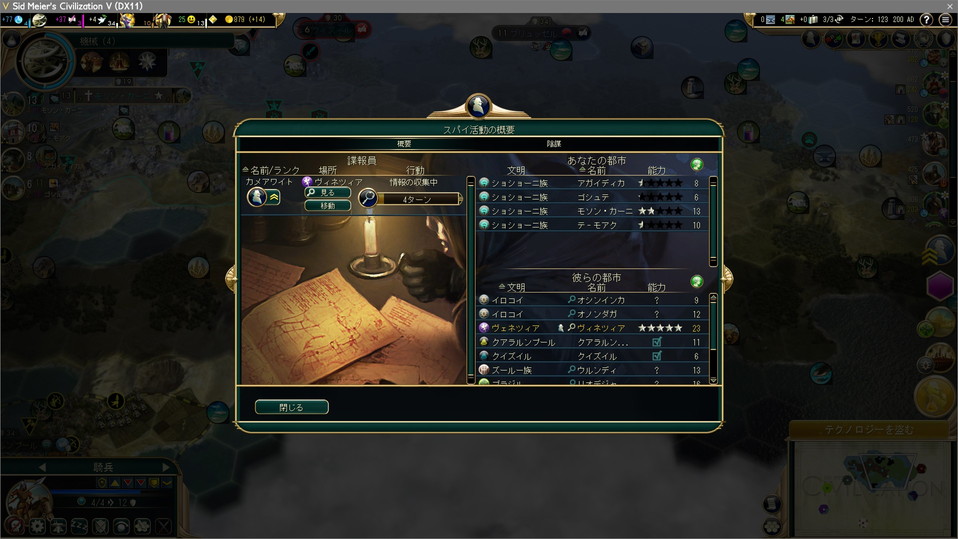Close the Civilization V window
The width and height of the screenshot is (958, 539).
[945, 6]
